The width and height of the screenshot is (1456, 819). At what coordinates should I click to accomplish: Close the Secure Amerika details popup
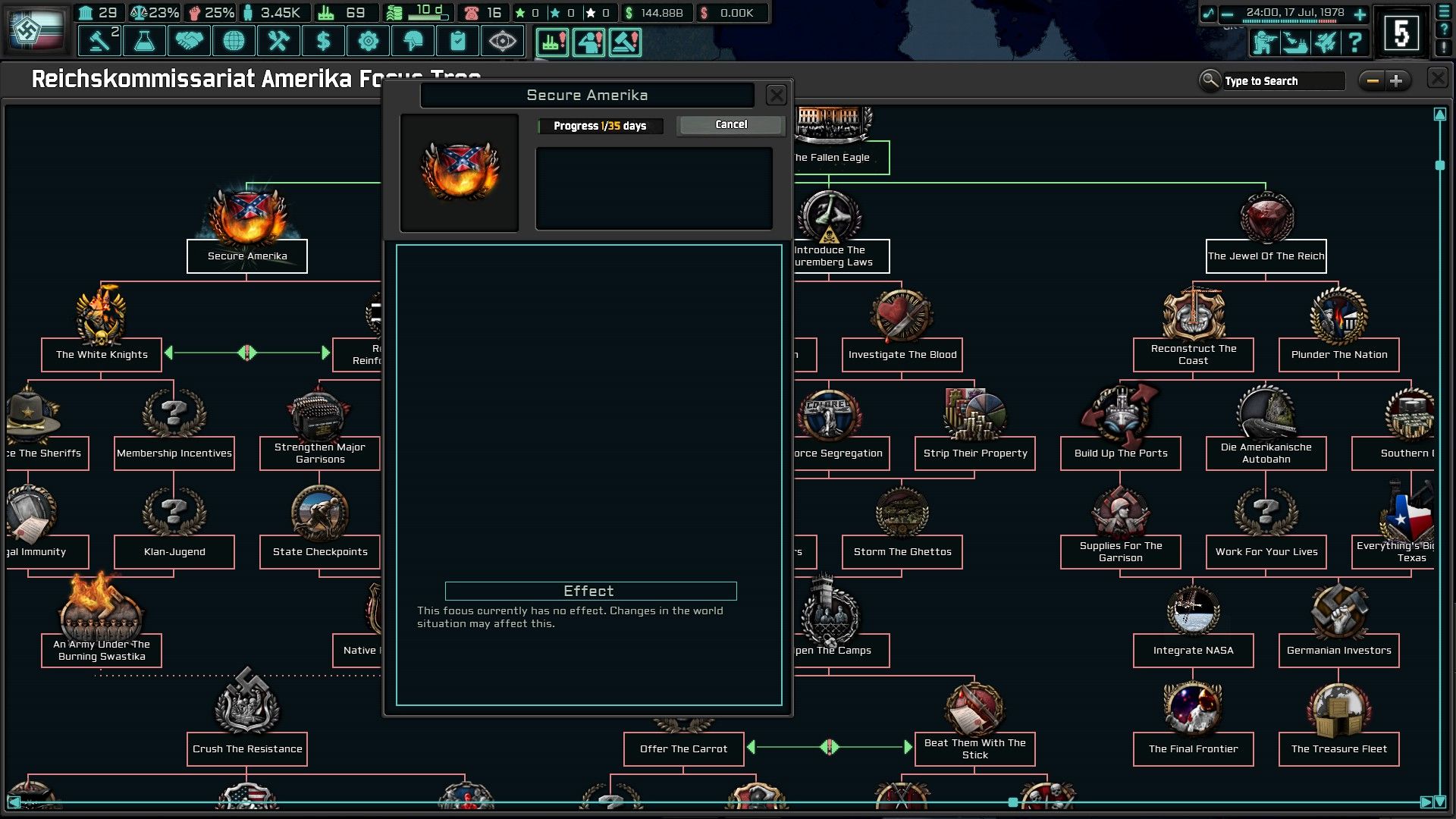[x=776, y=96]
